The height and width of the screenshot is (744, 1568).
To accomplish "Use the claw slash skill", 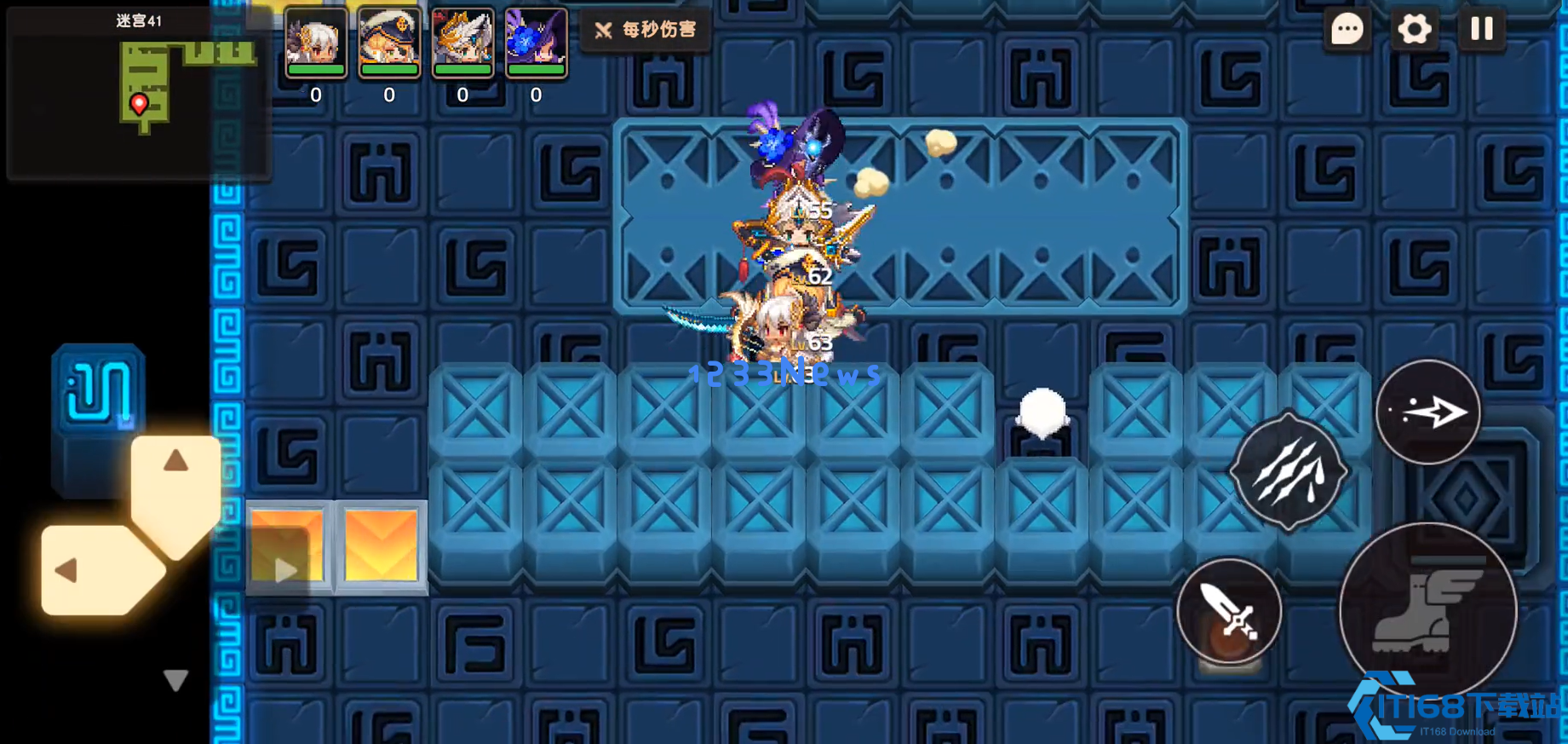I will click(1289, 472).
